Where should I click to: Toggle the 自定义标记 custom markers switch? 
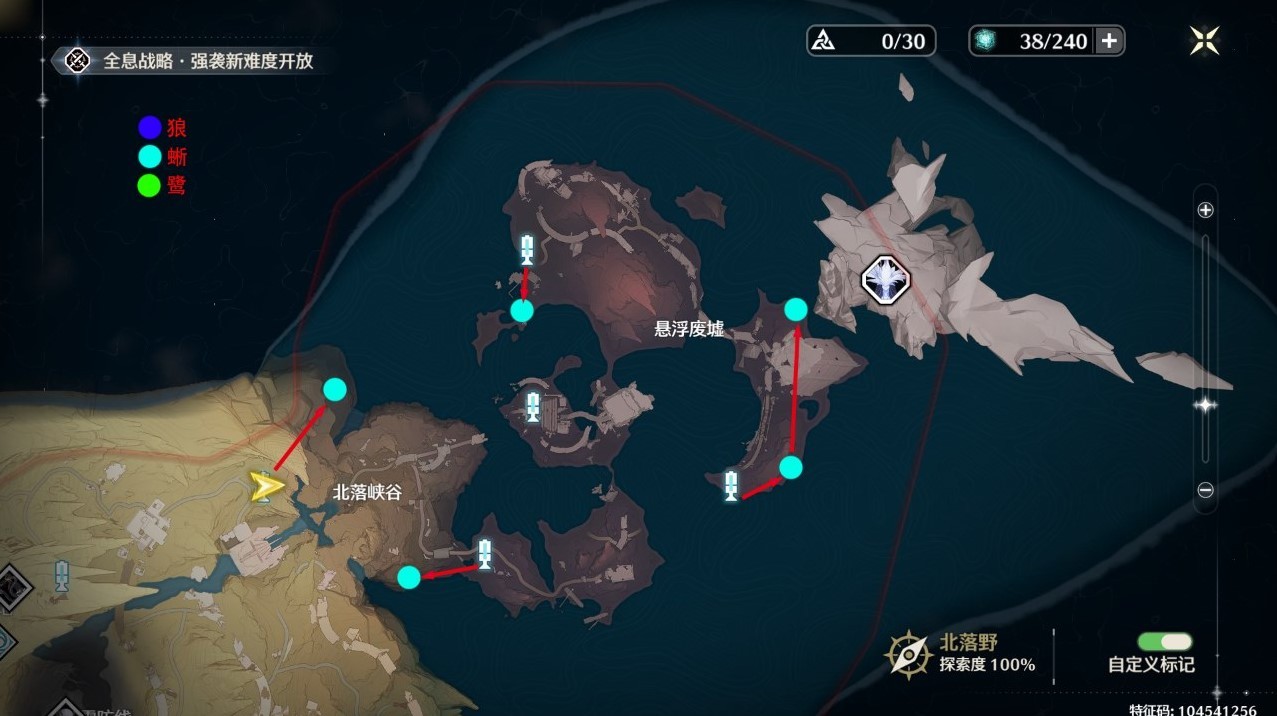pyautogui.click(x=1164, y=641)
